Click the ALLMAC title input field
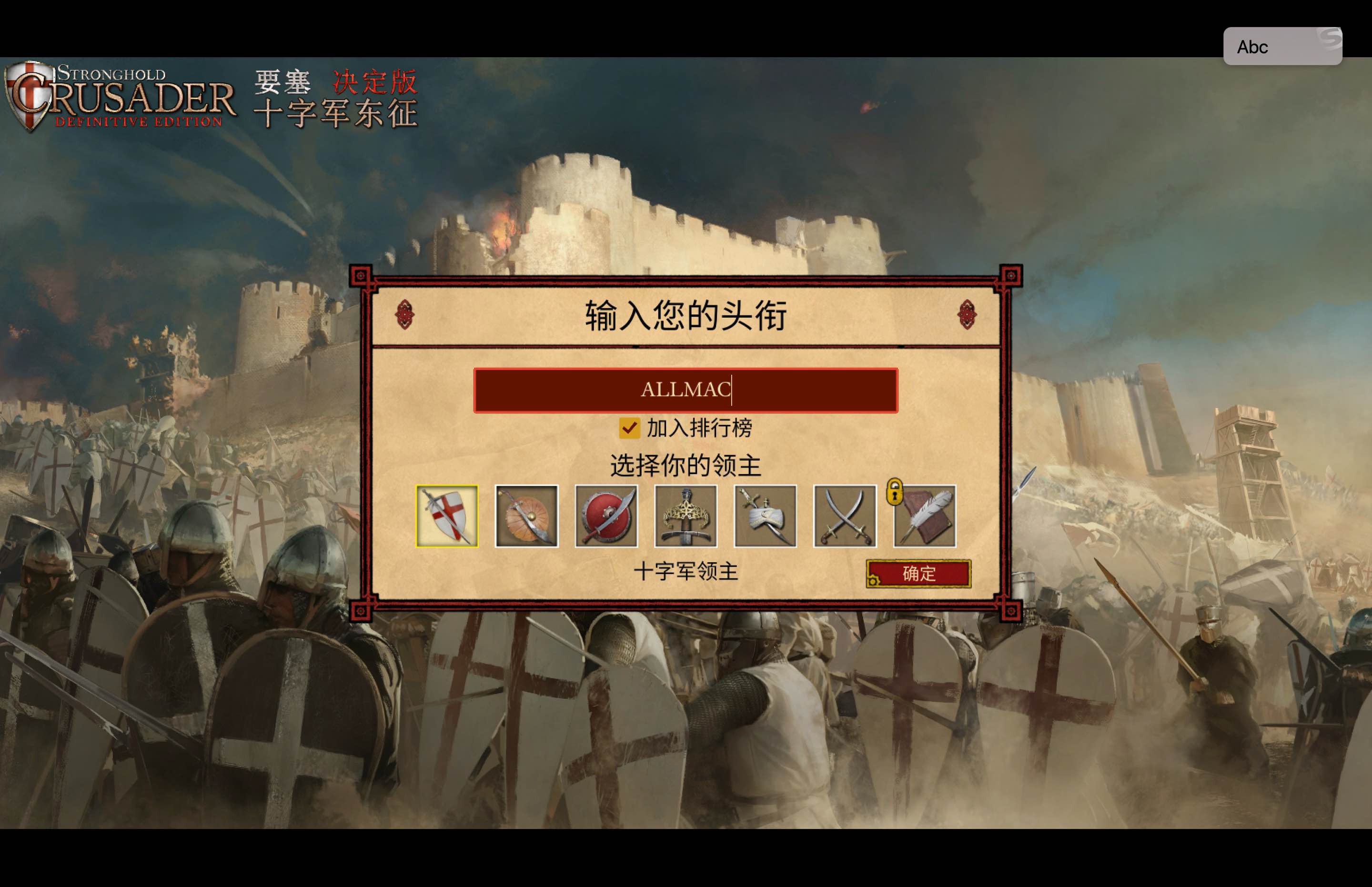The width and height of the screenshot is (1372, 887). (686, 390)
